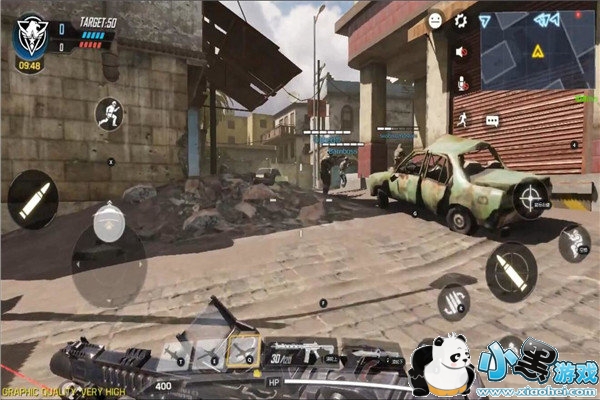Image resolution: width=600 pixels, height=400 pixels.
Task: Tap the jump button beside the fire button
Action: coord(574,243)
